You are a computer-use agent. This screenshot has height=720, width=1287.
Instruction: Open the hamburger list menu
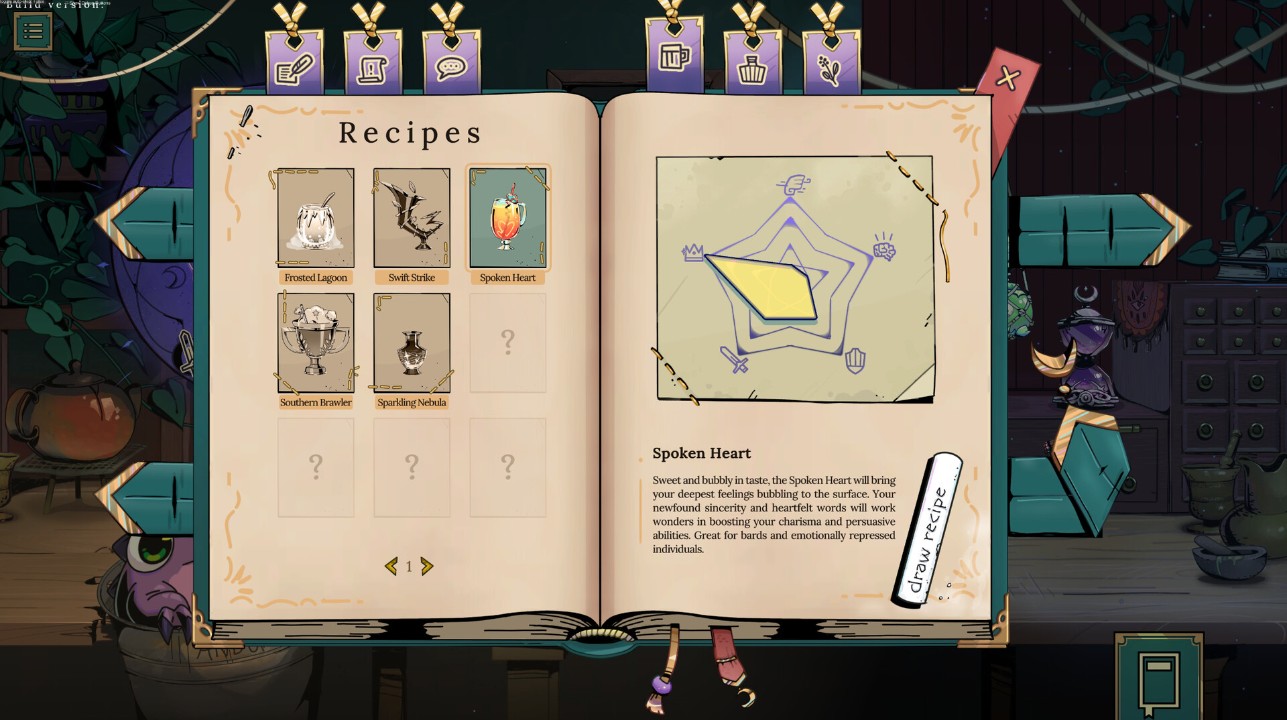pos(32,31)
